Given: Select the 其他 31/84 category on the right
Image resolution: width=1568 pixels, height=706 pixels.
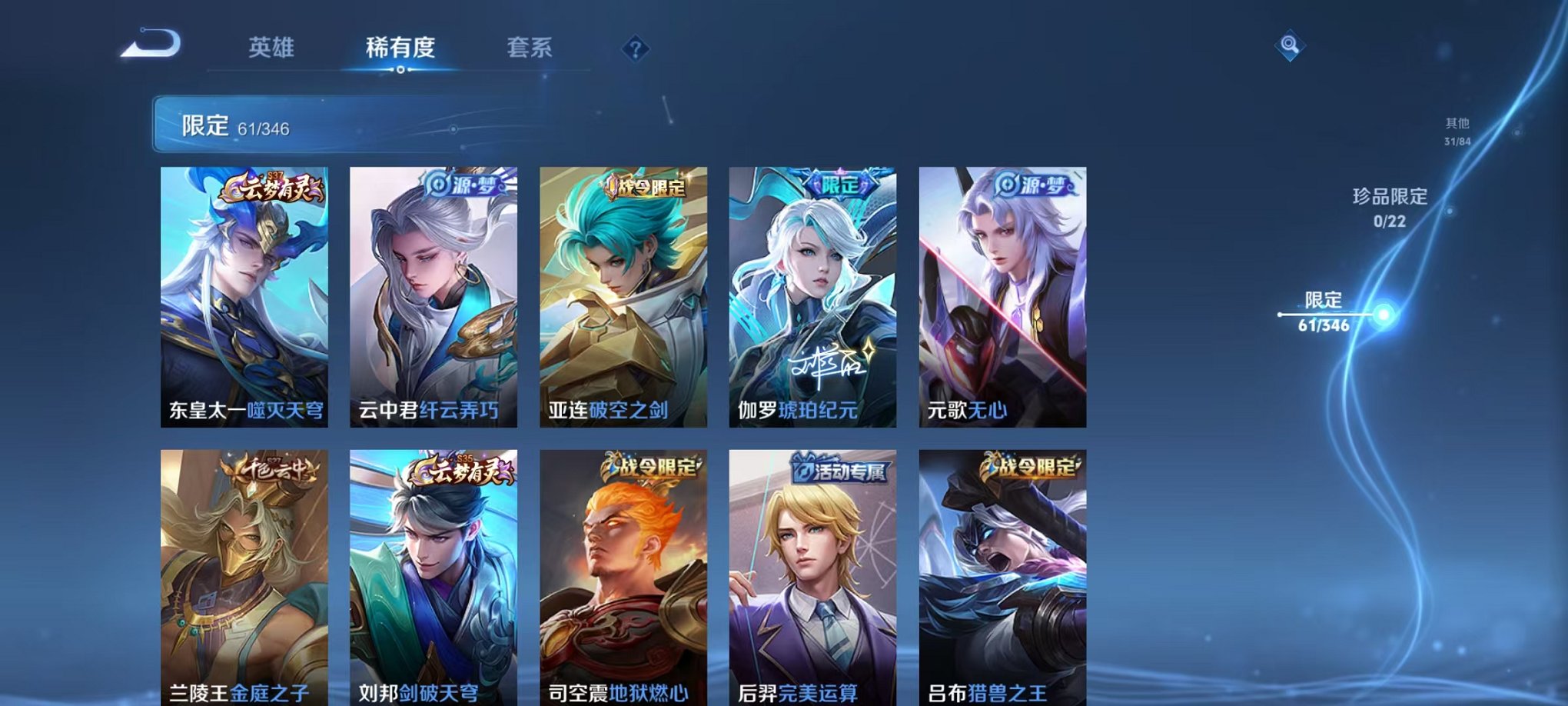Looking at the screenshot, I should tap(1457, 129).
